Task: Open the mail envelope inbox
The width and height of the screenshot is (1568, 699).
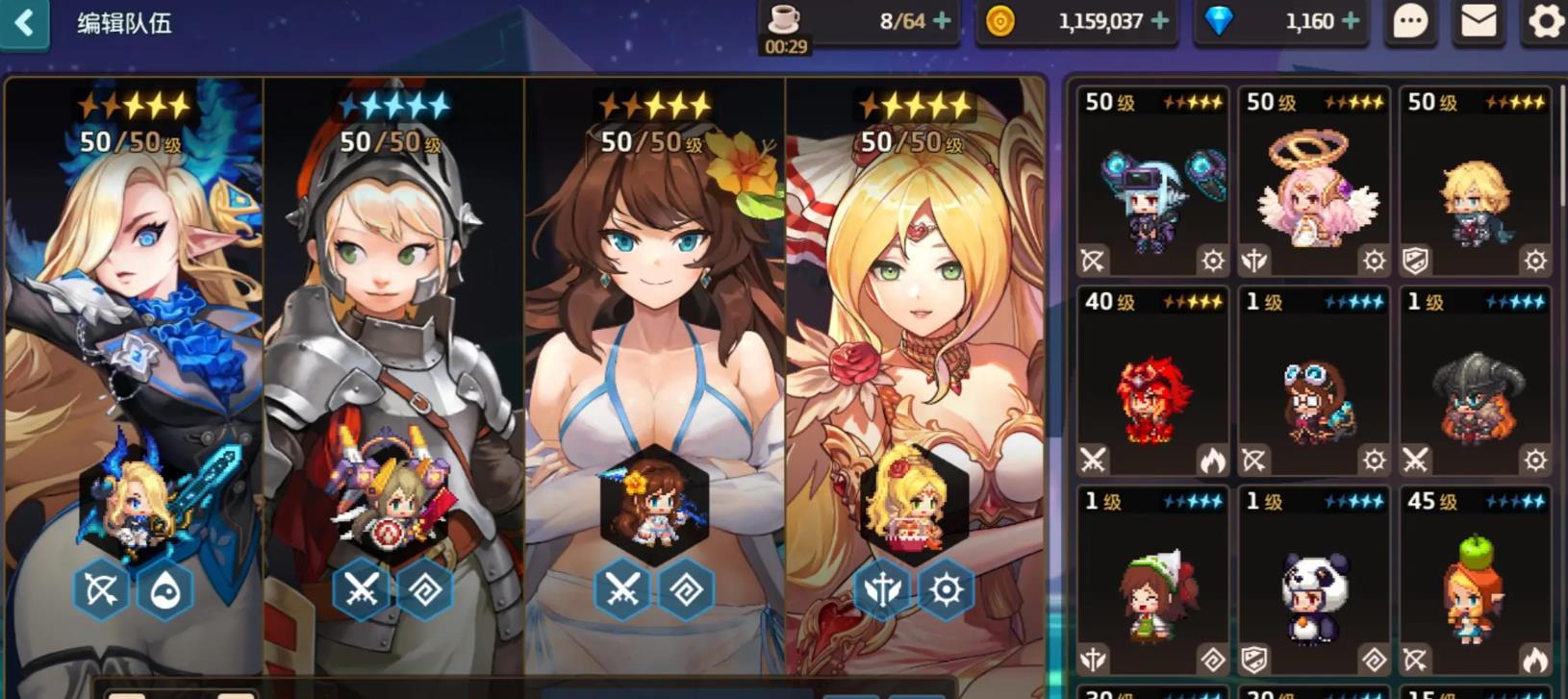Action: (x=1478, y=21)
